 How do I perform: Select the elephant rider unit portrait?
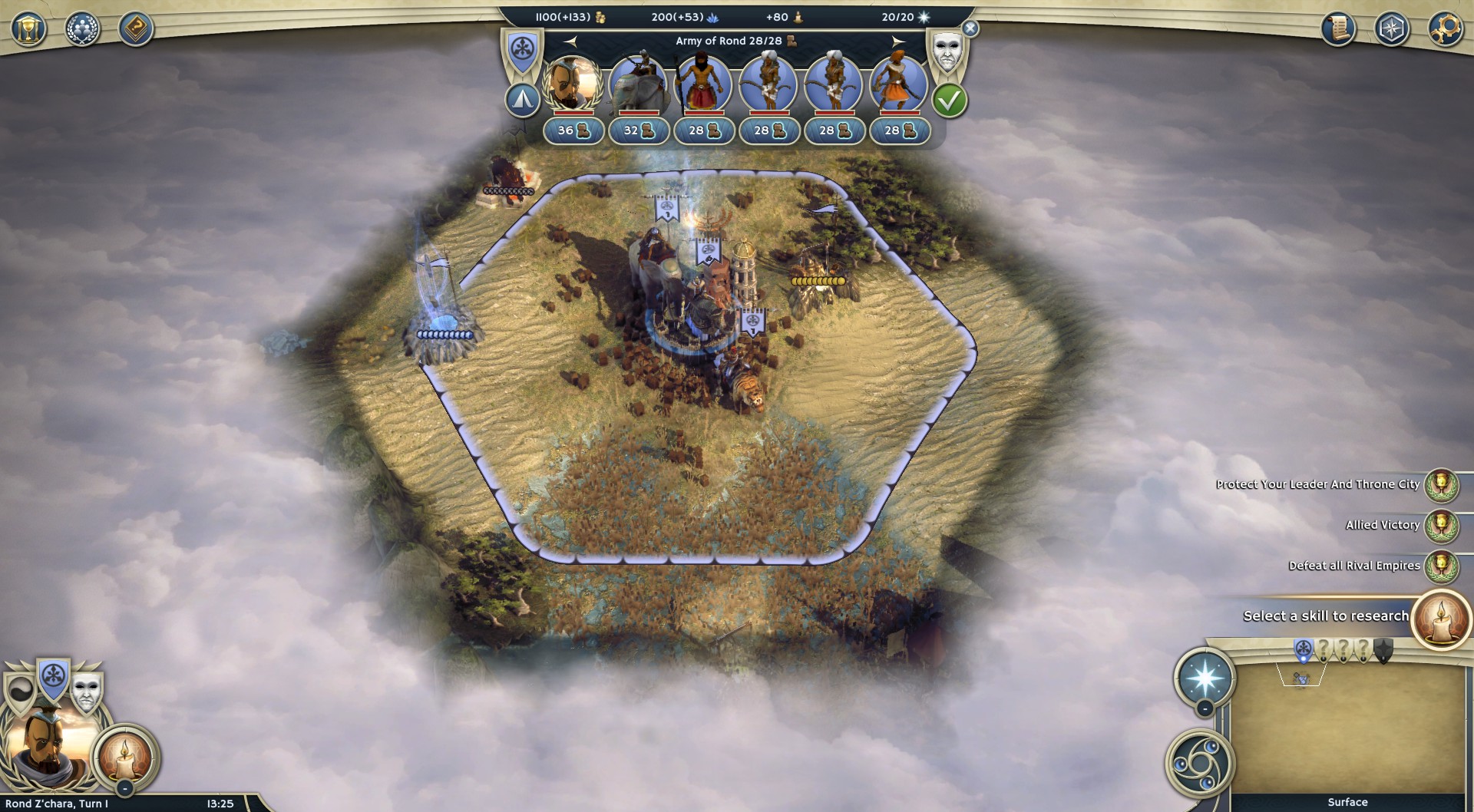click(638, 83)
